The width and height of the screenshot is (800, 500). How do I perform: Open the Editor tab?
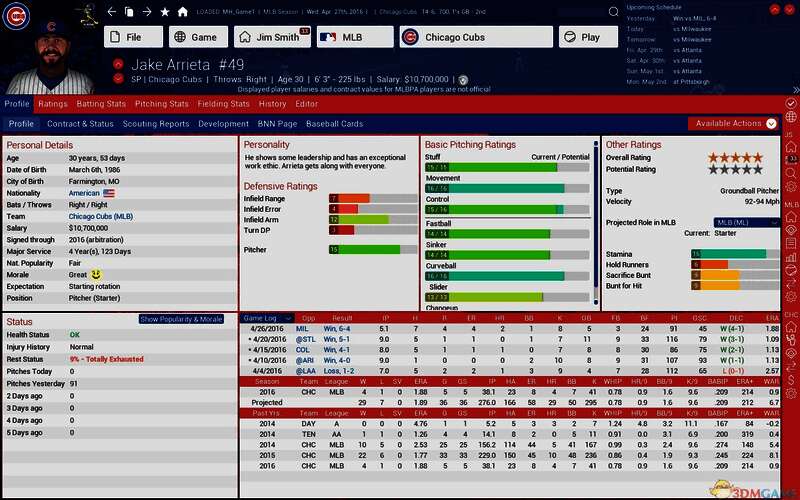(x=307, y=104)
